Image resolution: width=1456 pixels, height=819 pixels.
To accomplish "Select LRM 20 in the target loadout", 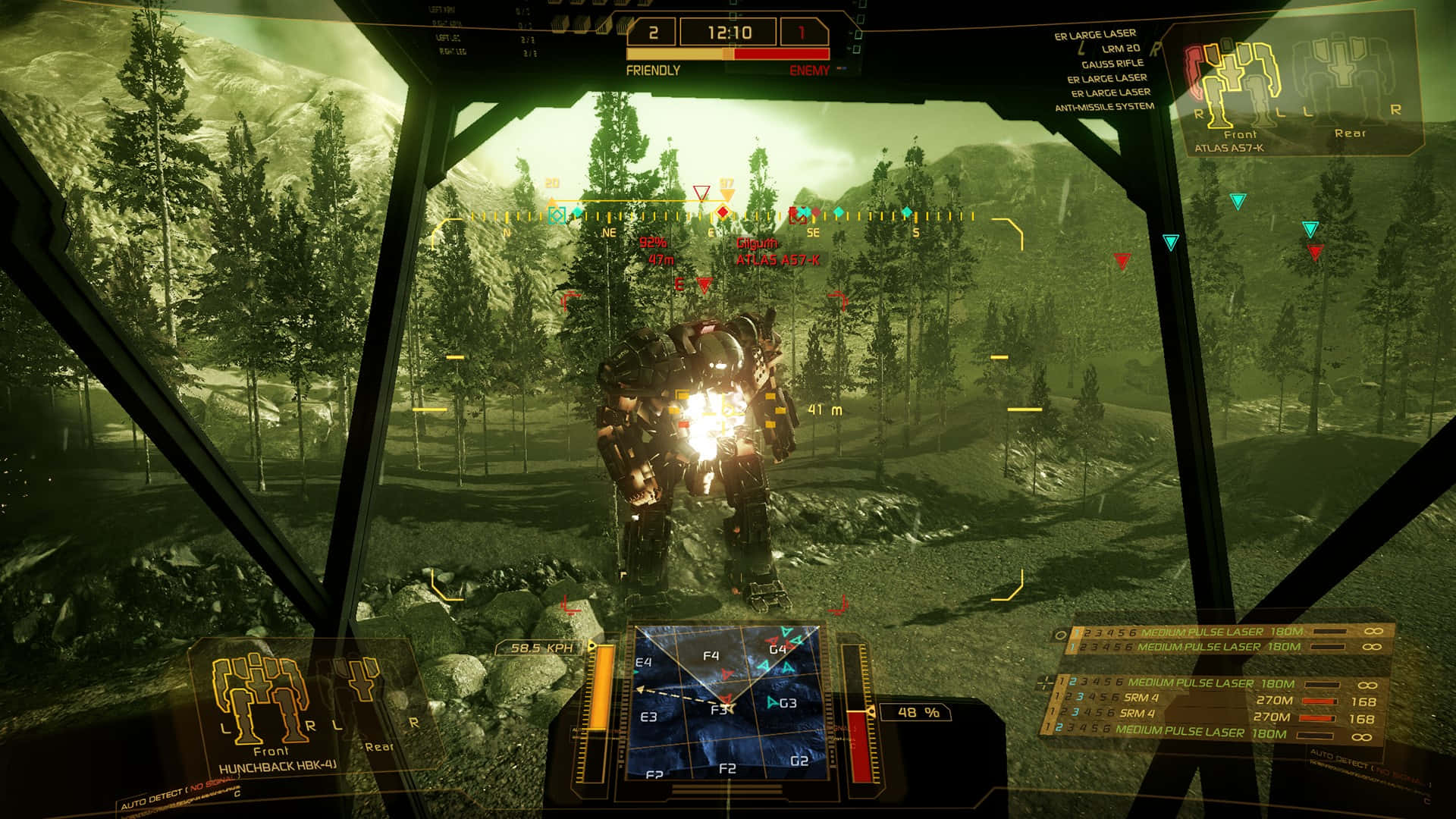I will tap(1120, 49).
